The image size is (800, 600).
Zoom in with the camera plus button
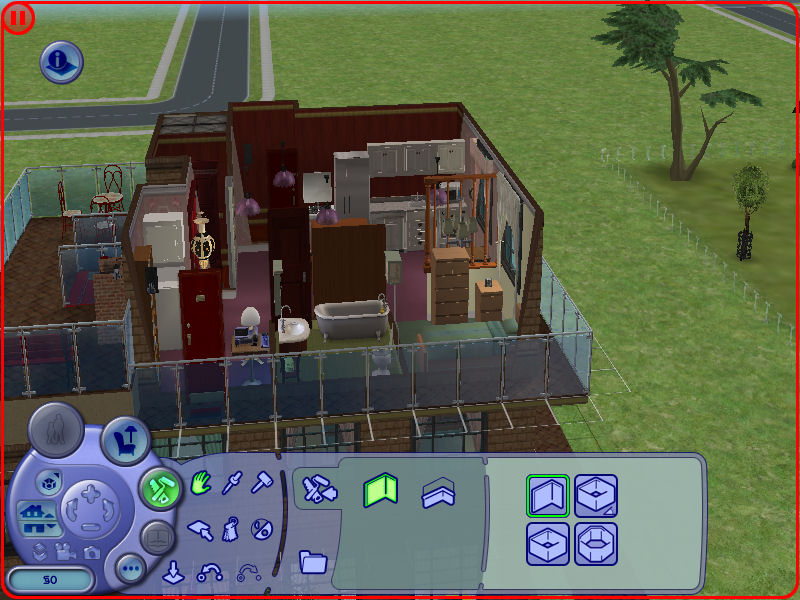point(90,493)
